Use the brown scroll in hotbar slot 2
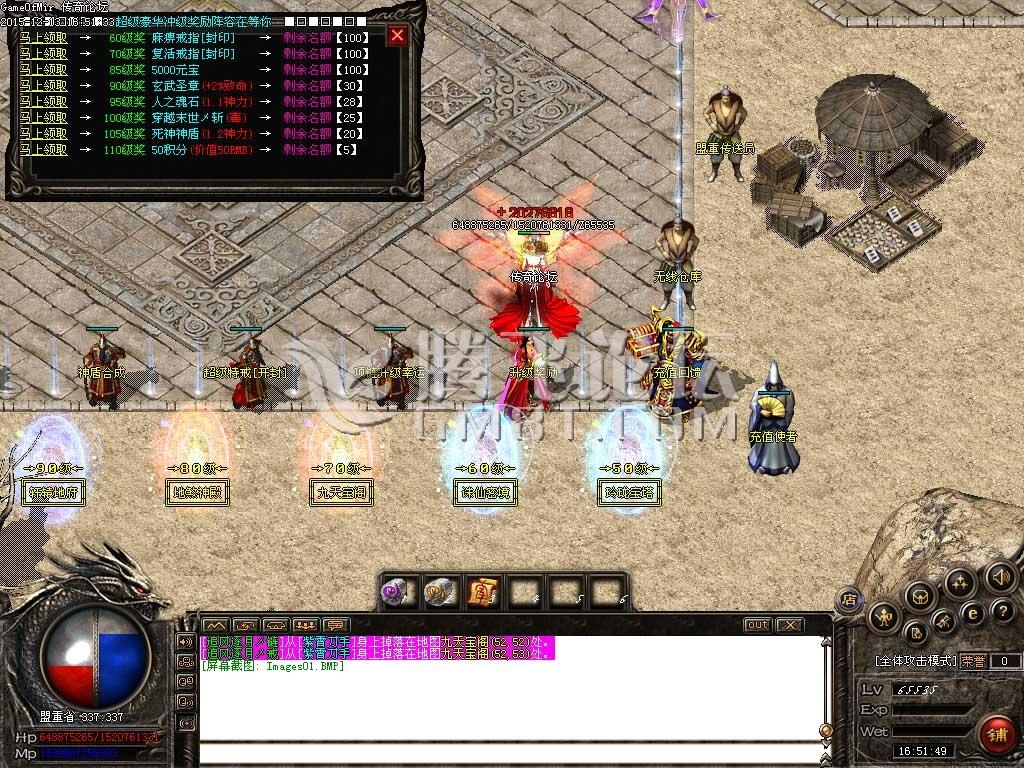 click(438, 592)
